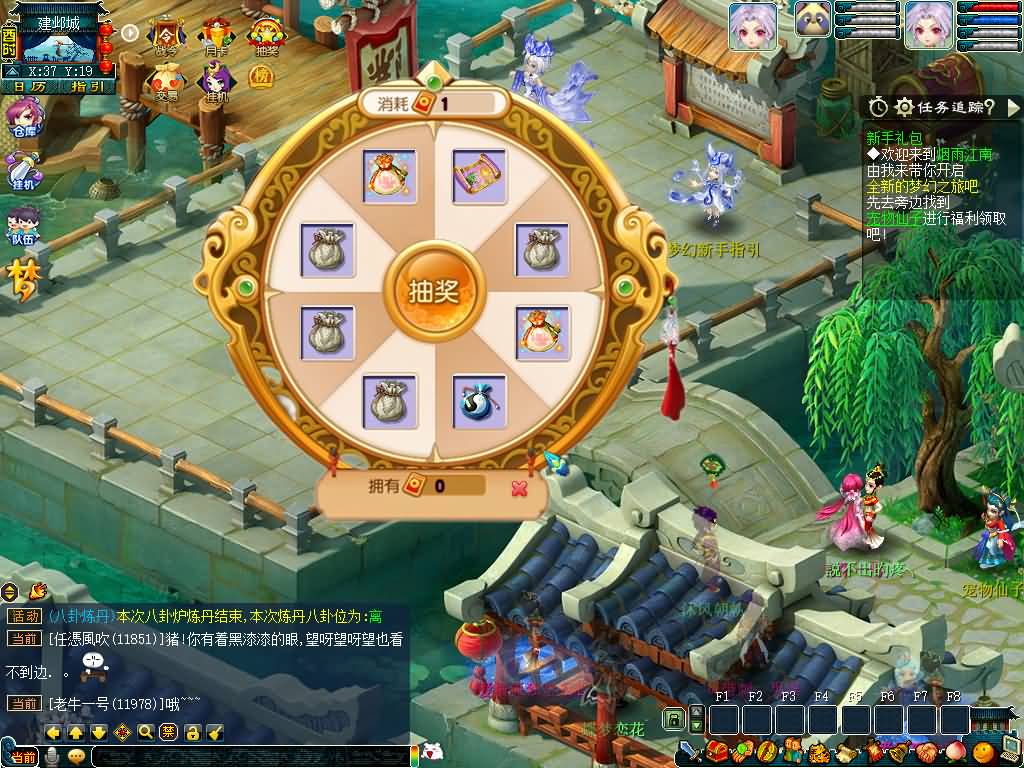Open the 日历 calendar button
This screenshot has height=768, width=1024.
[x=29, y=87]
